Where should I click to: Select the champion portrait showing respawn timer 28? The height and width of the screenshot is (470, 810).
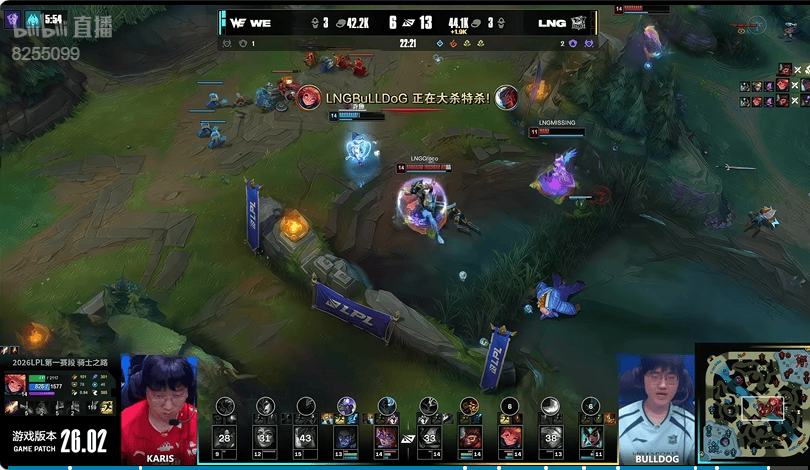pyautogui.click(x=224, y=437)
